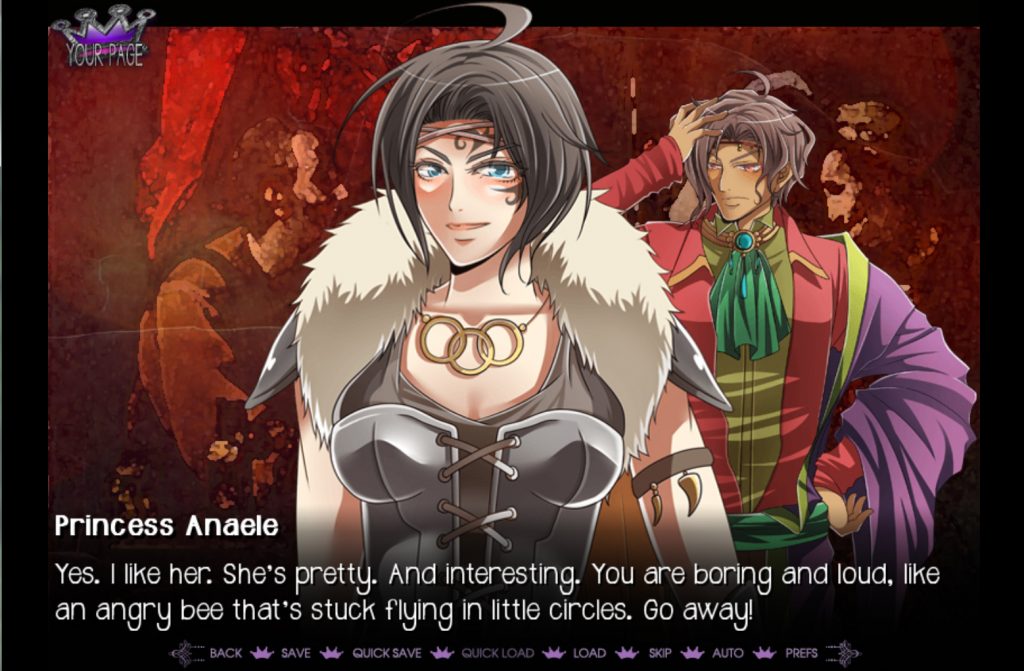Go back using the Back button
This screenshot has width=1024, height=671.
(x=225, y=653)
